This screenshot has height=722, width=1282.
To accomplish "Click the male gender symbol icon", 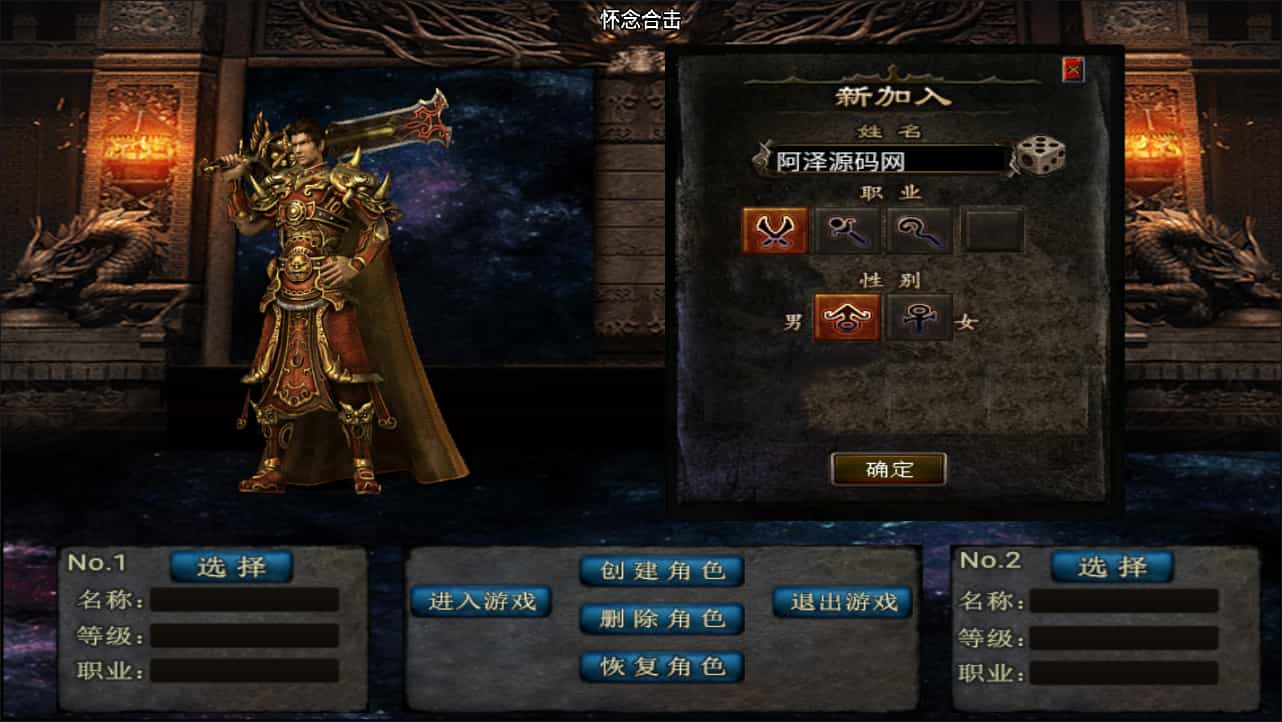I will click(x=847, y=317).
